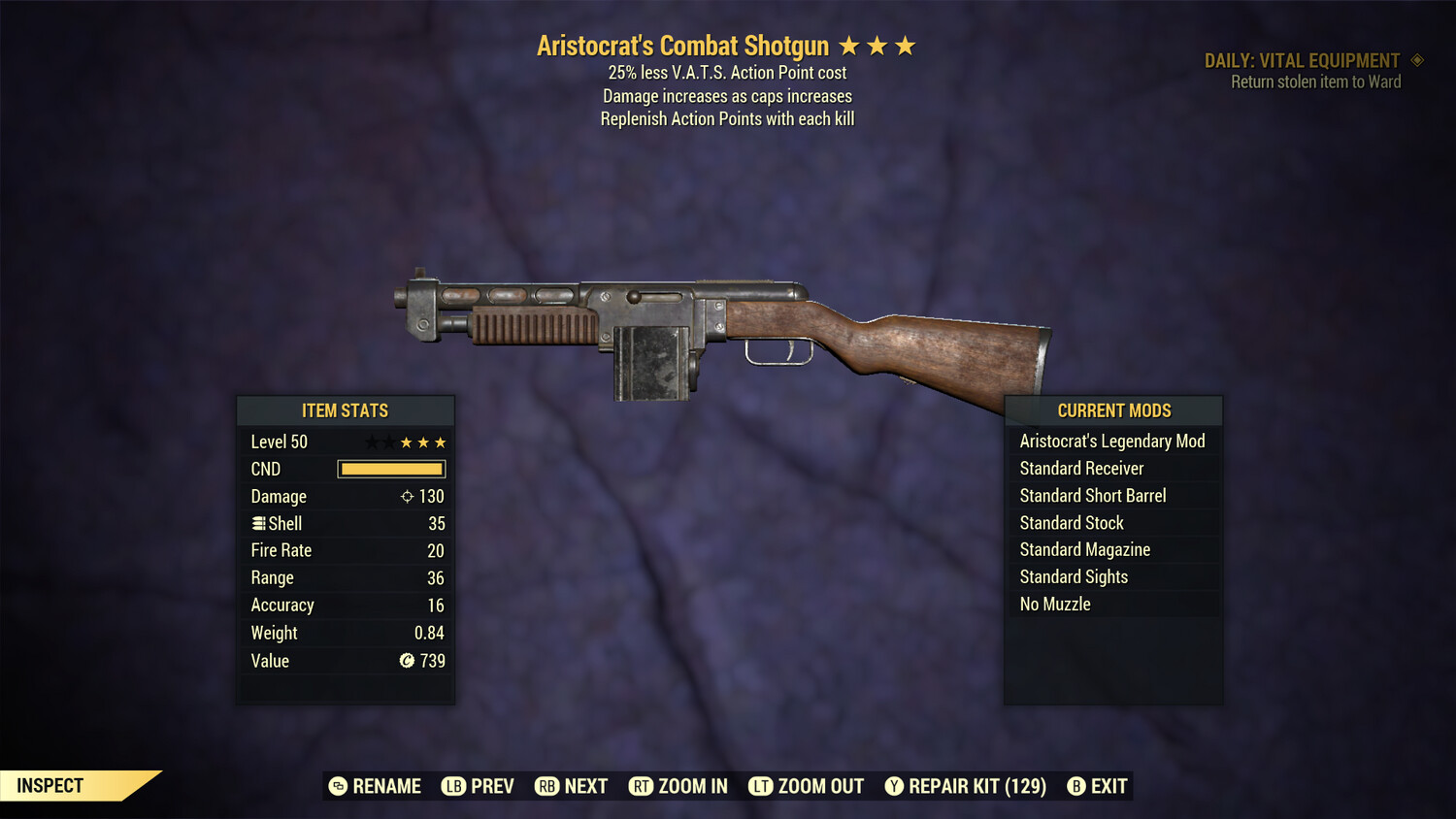1456x819 pixels.
Task: Click the diamond icon beside Daily quest
Action: click(x=1416, y=59)
